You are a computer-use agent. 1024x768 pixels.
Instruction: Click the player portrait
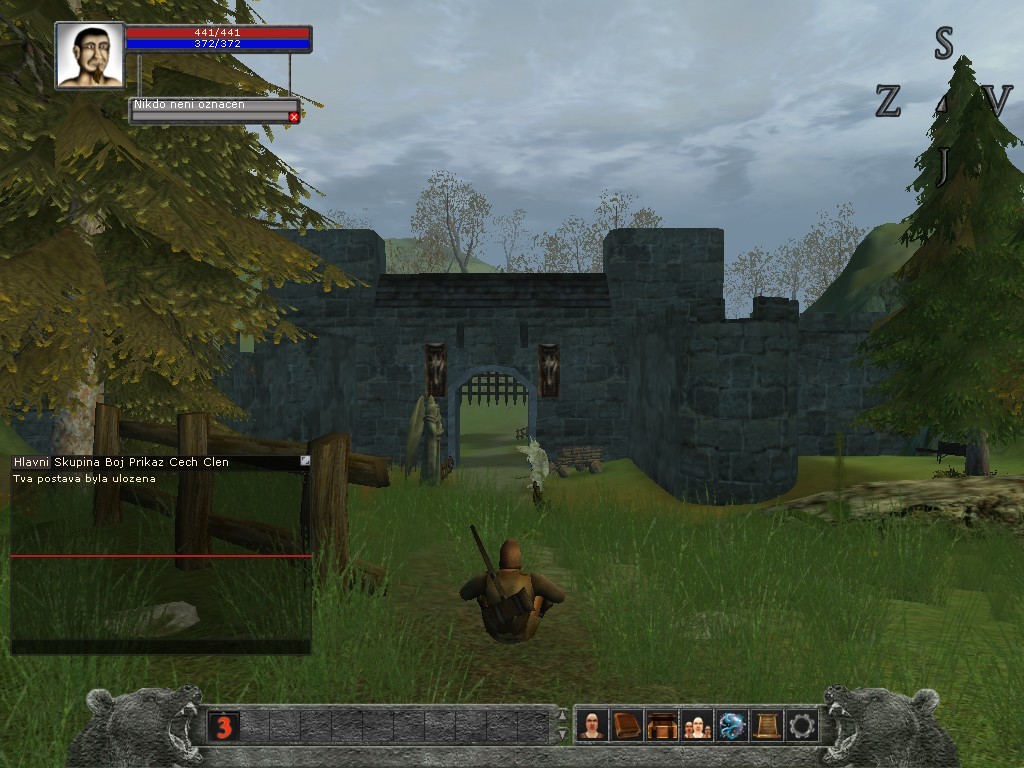point(90,55)
